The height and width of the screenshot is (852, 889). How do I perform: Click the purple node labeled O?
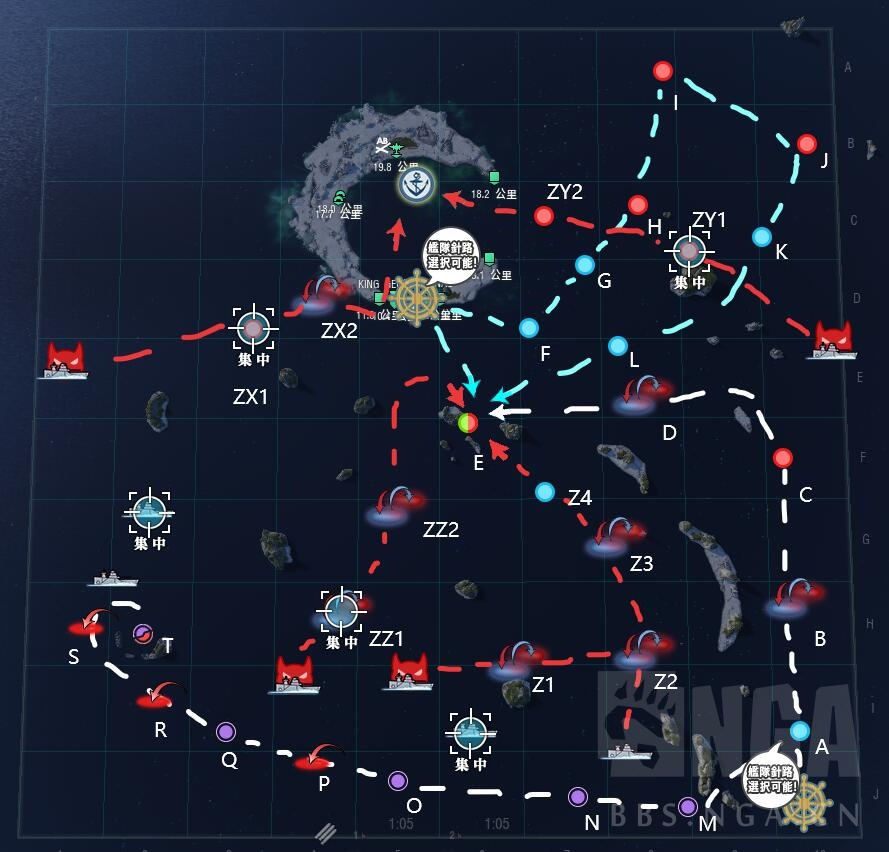(x=397, y=780)
